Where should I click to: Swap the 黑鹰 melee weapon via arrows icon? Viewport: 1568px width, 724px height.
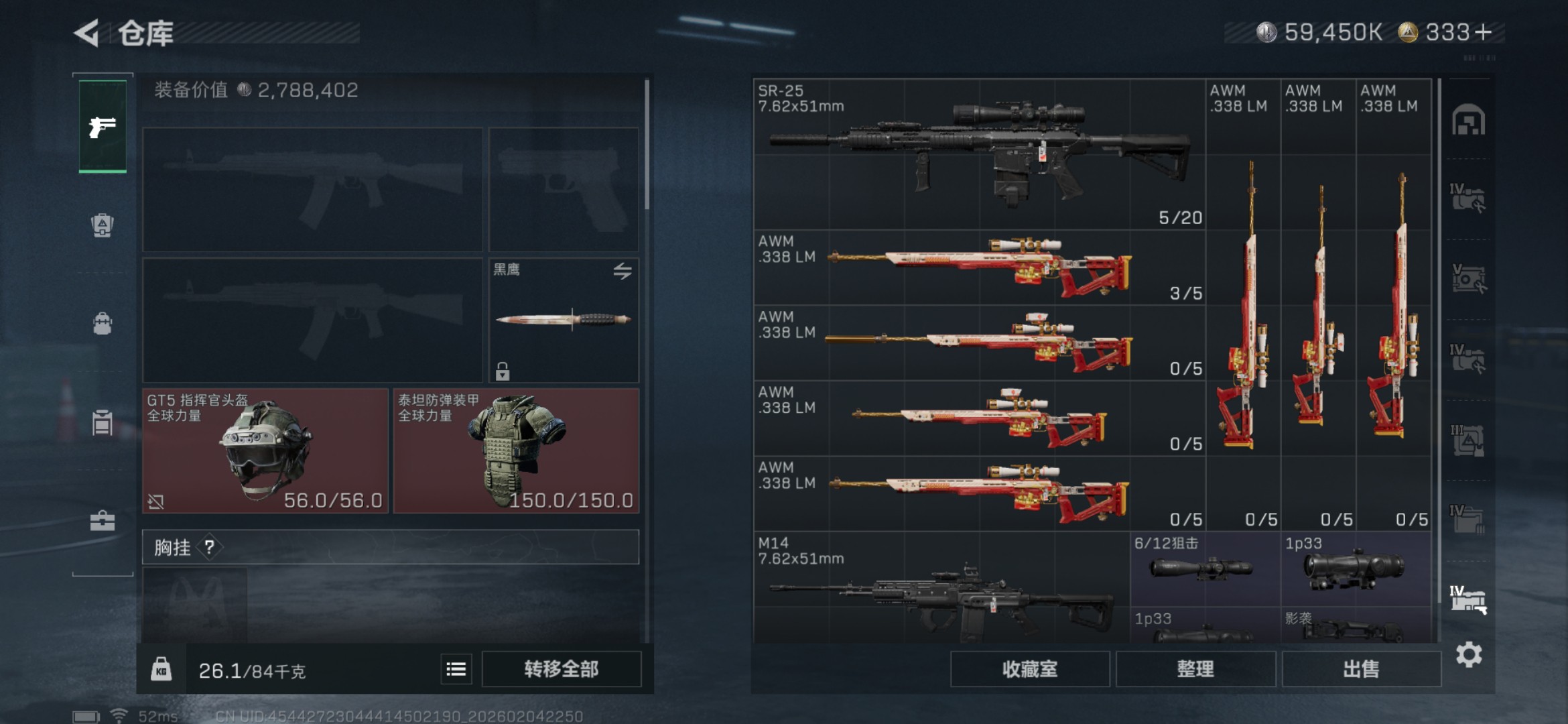(x=623, y=271)
